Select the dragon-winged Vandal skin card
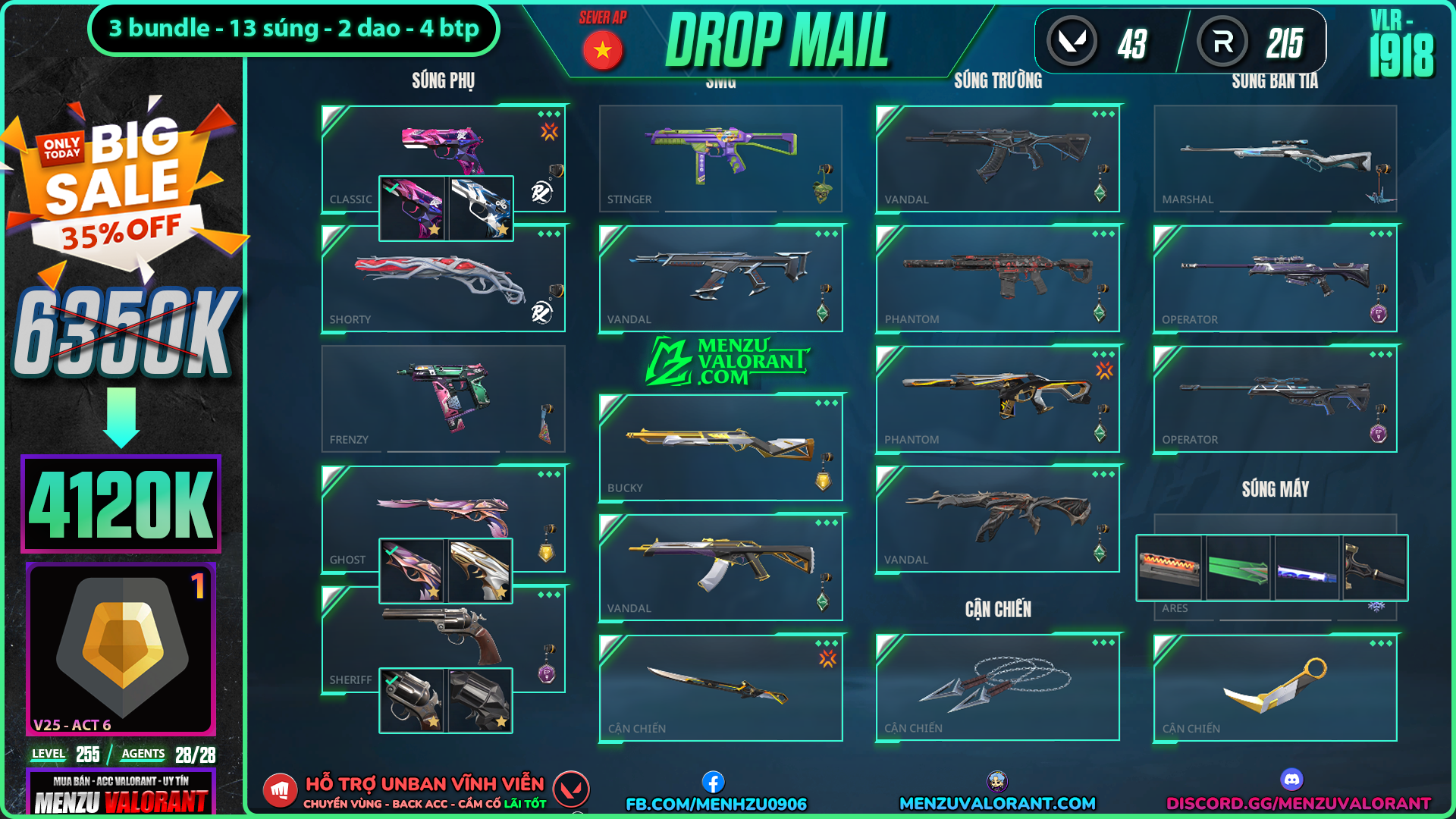 997,518
